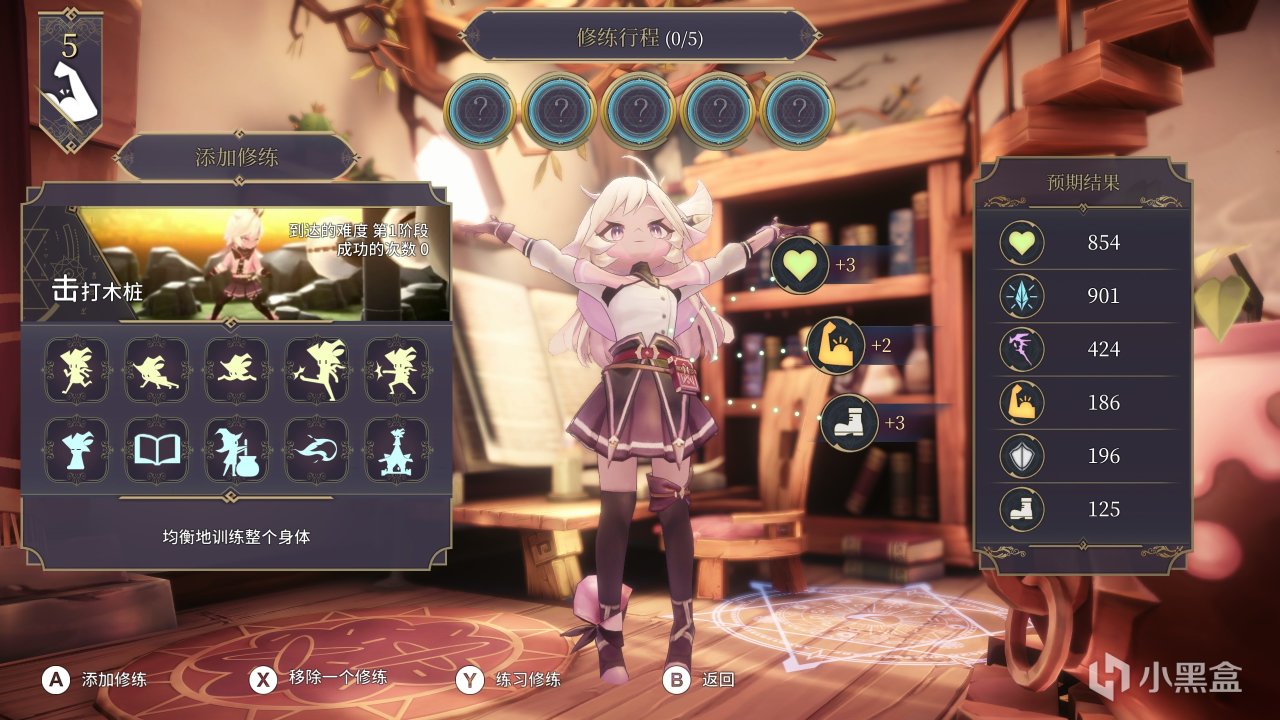Choose the tower-top training icon
1280x720 pixels.
397,450
